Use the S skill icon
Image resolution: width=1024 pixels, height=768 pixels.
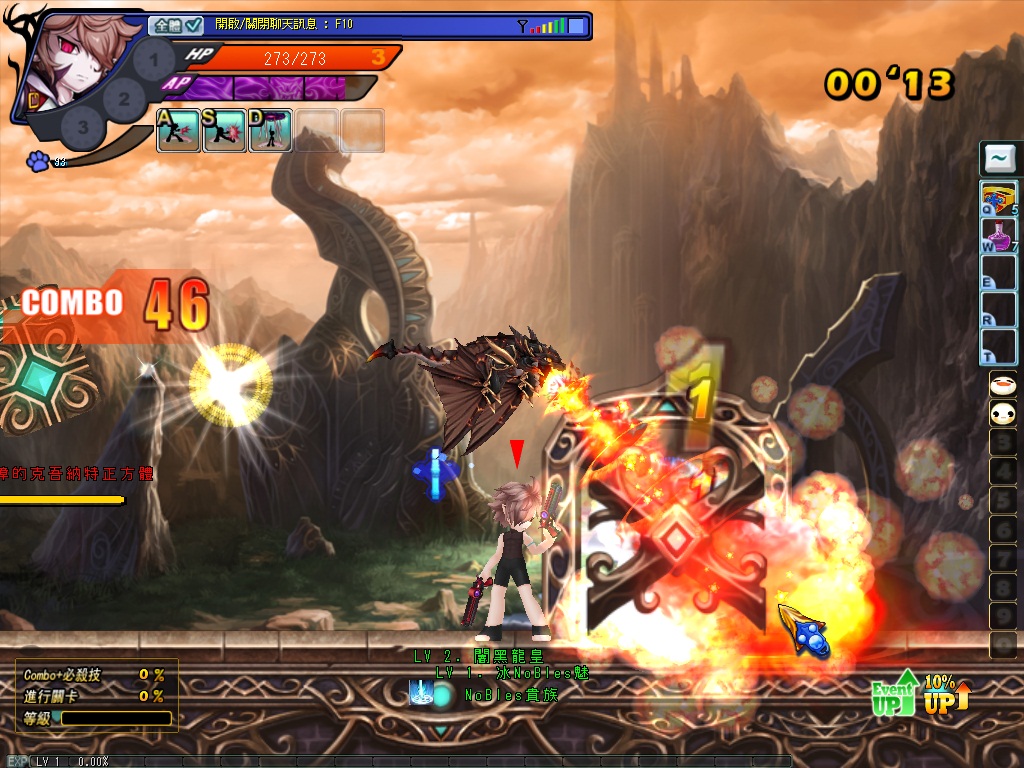click(x=224, y=131)
